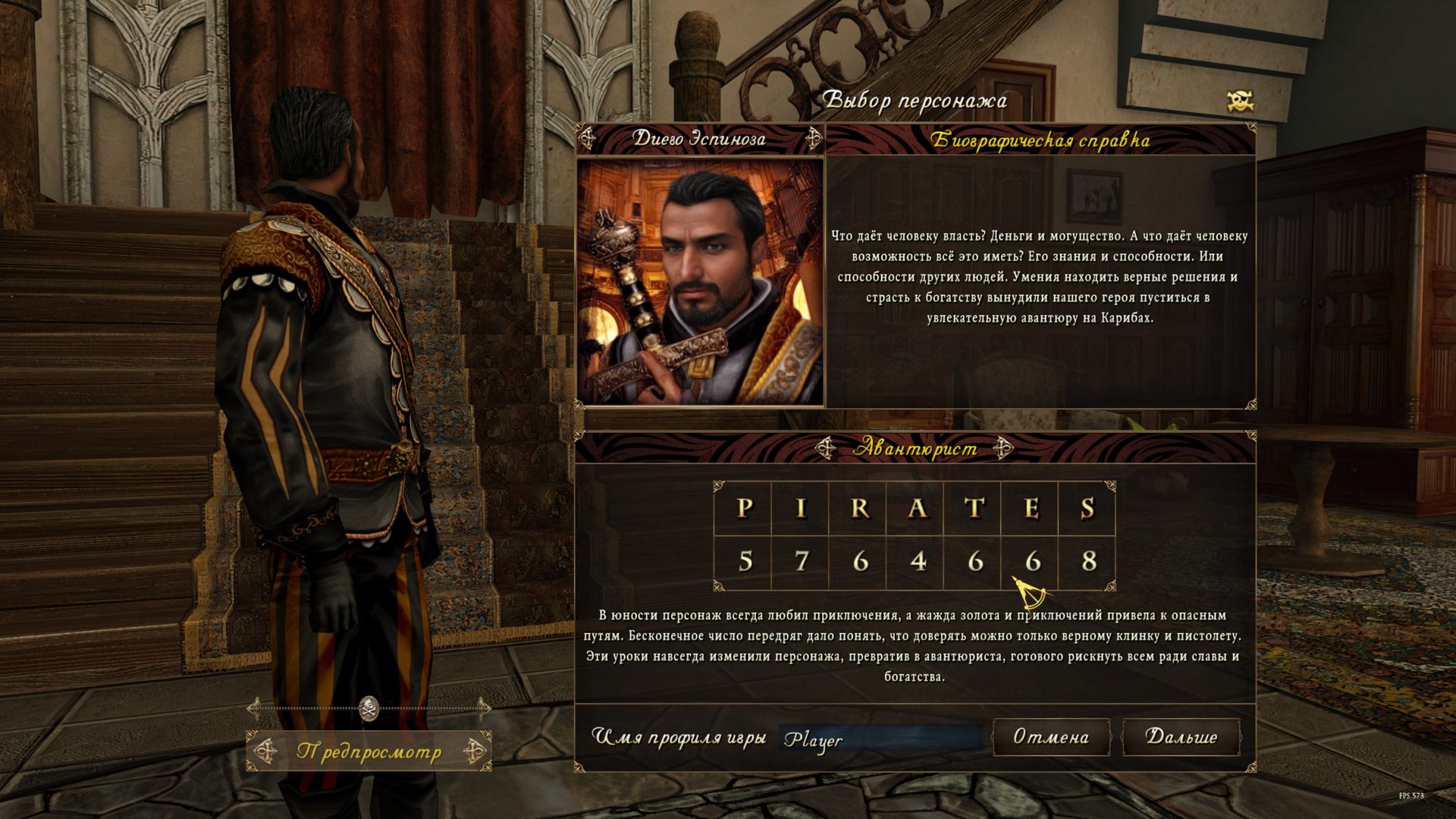Image resolution: width=1456 pixels, height=819 pixels.
Task: Click the profile name field with Player
Action: [x=881, y=739]
